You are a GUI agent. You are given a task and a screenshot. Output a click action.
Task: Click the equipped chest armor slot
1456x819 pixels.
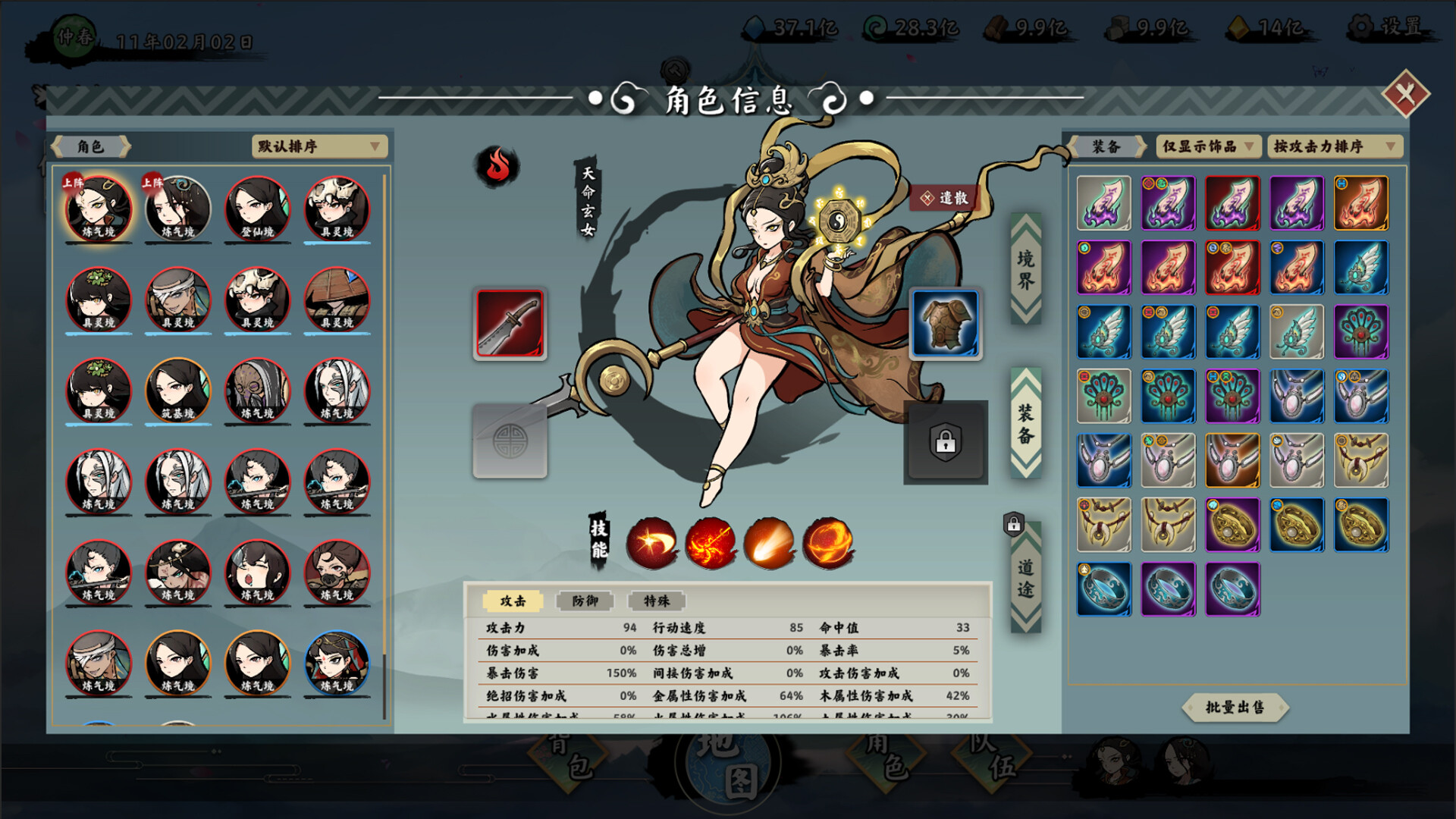click(x=944, y=324)
